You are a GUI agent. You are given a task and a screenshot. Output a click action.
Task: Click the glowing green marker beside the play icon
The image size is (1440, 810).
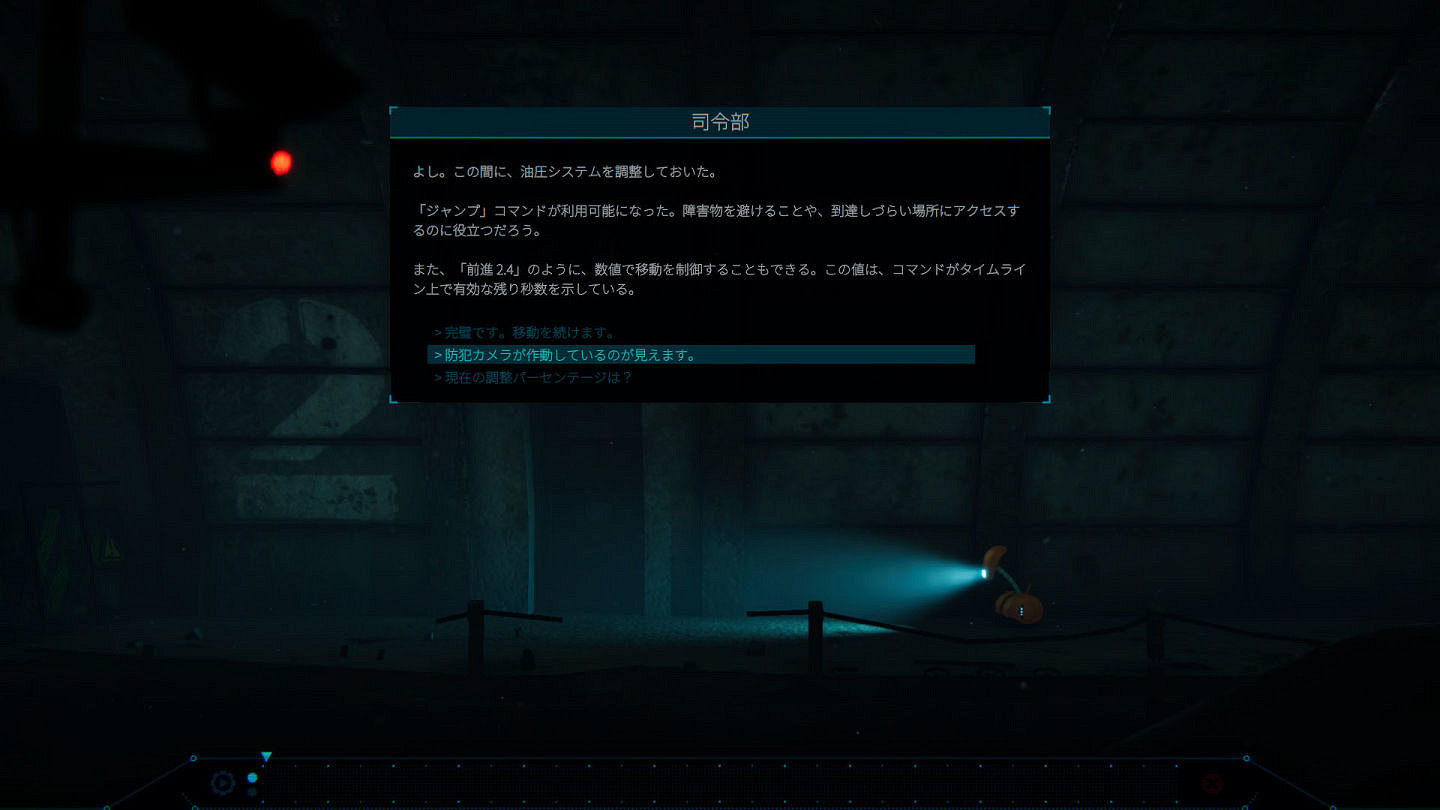pos(252,777)
